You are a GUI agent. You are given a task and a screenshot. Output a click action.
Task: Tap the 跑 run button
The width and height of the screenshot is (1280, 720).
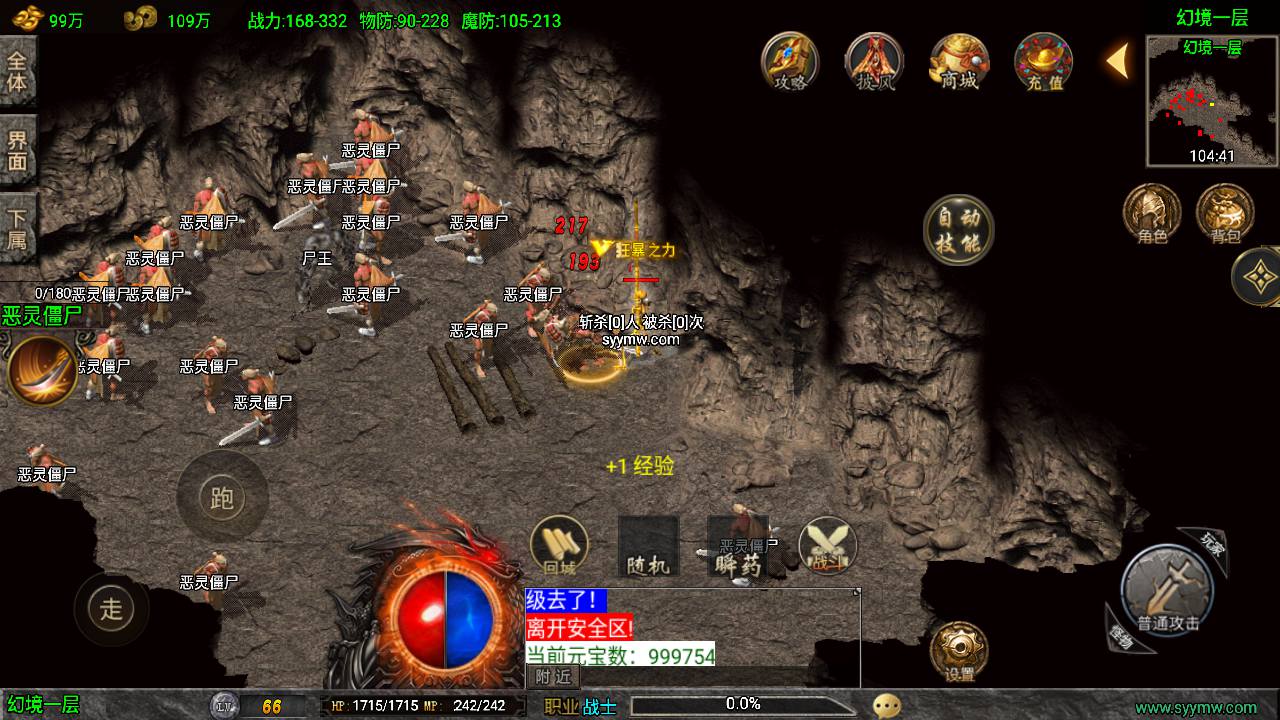tap(222, 497)
